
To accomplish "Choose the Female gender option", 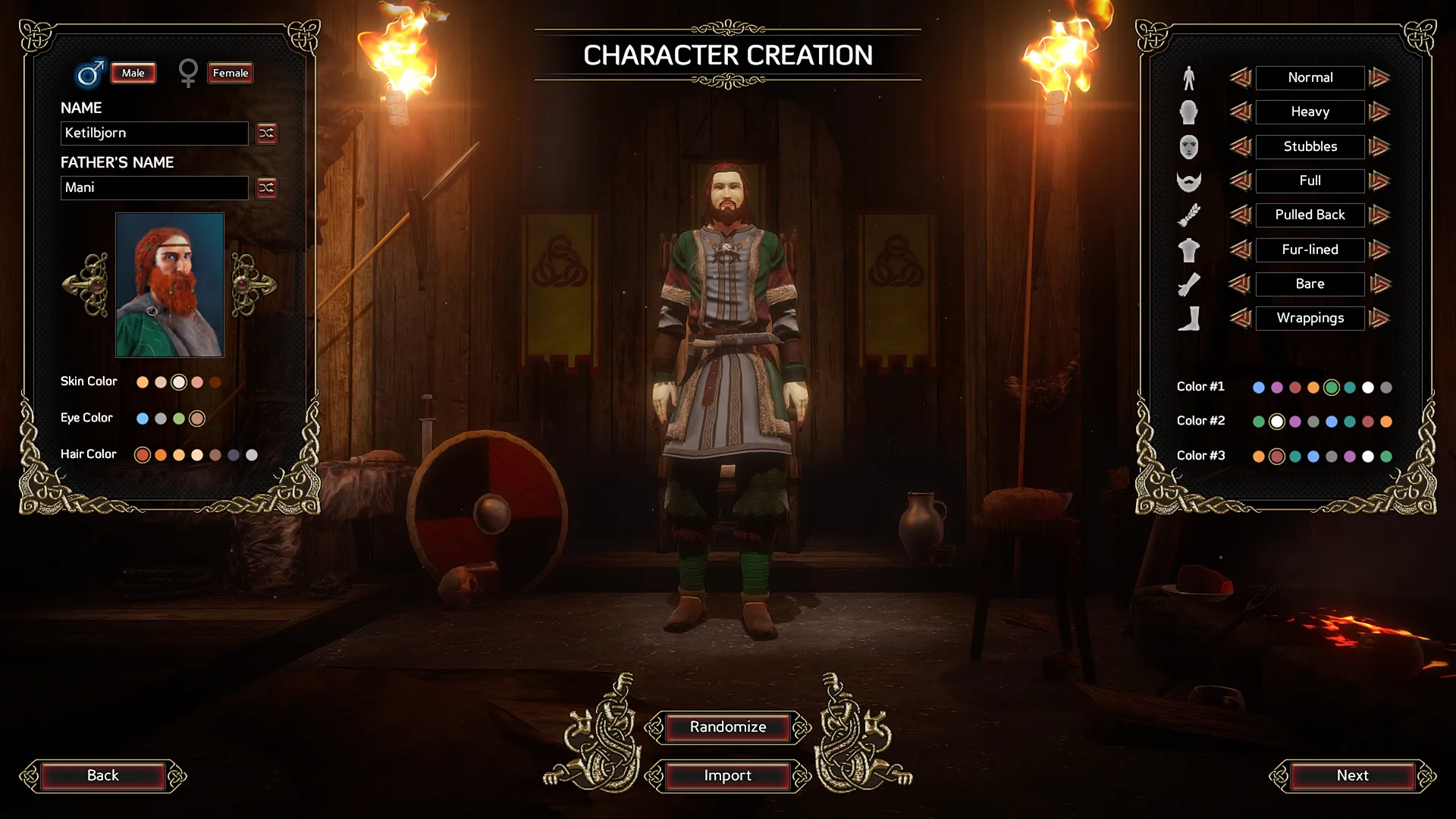I will 230,73.
